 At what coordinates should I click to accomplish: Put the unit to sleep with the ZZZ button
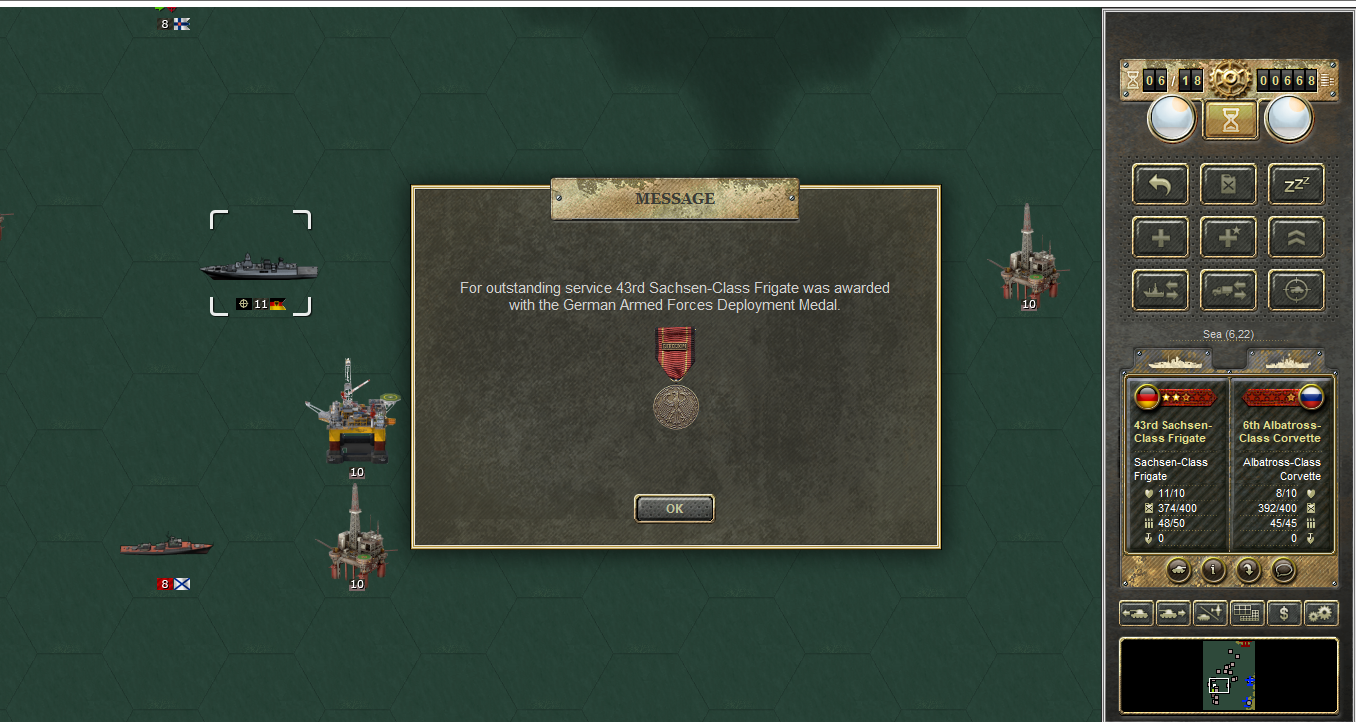pyautogui.click(x=1296, y=184)
